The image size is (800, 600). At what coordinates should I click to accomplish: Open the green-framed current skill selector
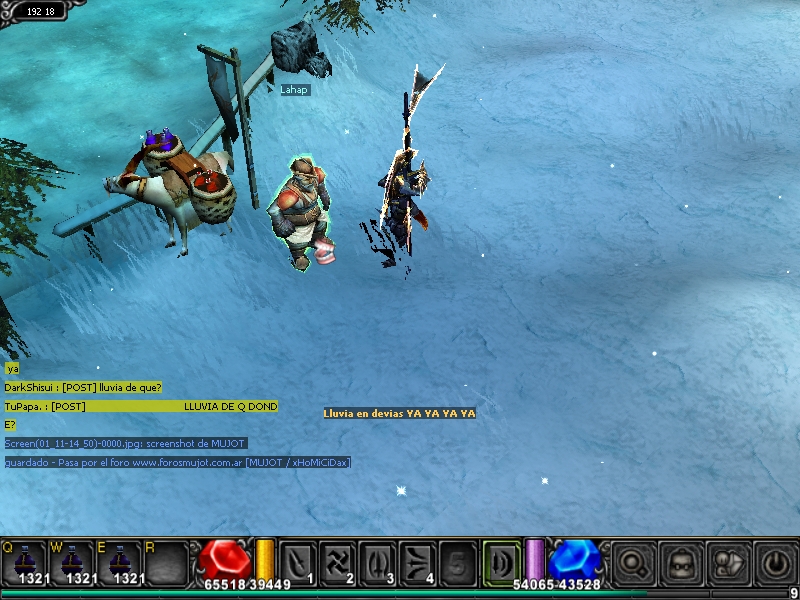502,562
